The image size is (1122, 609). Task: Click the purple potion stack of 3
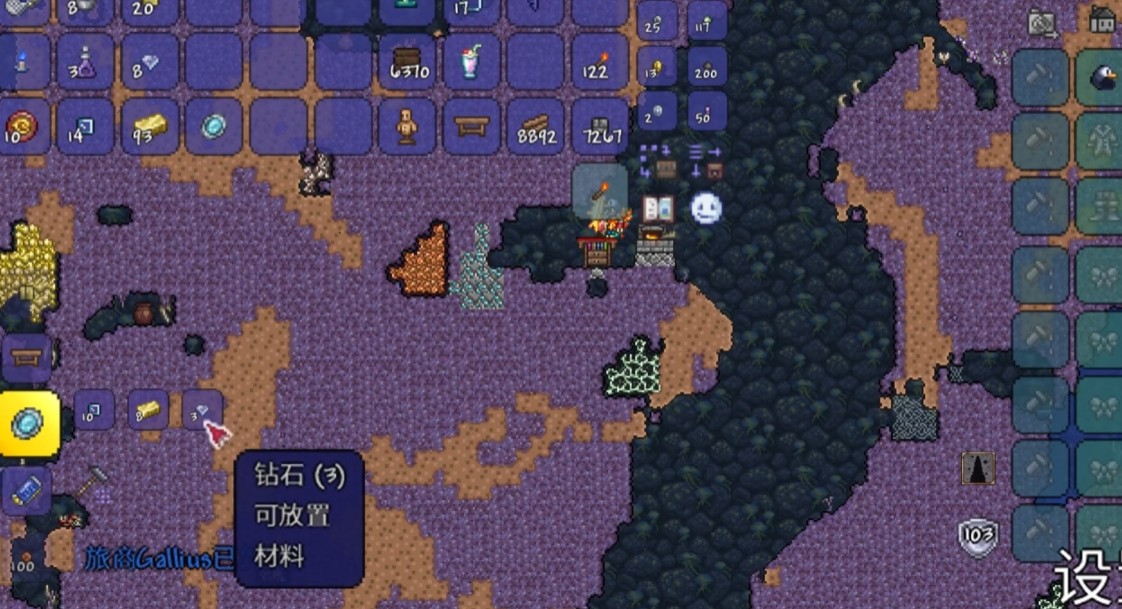[86, 63]
